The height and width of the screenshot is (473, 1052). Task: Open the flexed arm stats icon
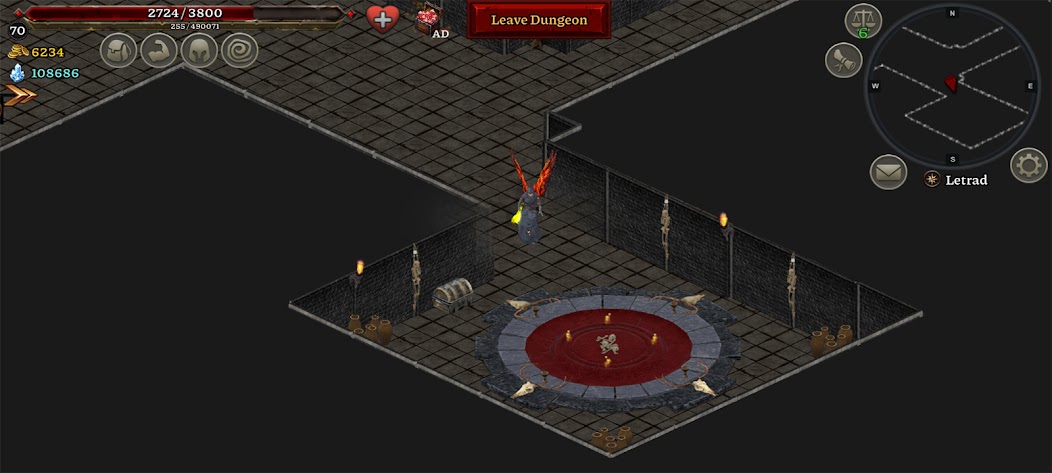[x=159, y=50]
